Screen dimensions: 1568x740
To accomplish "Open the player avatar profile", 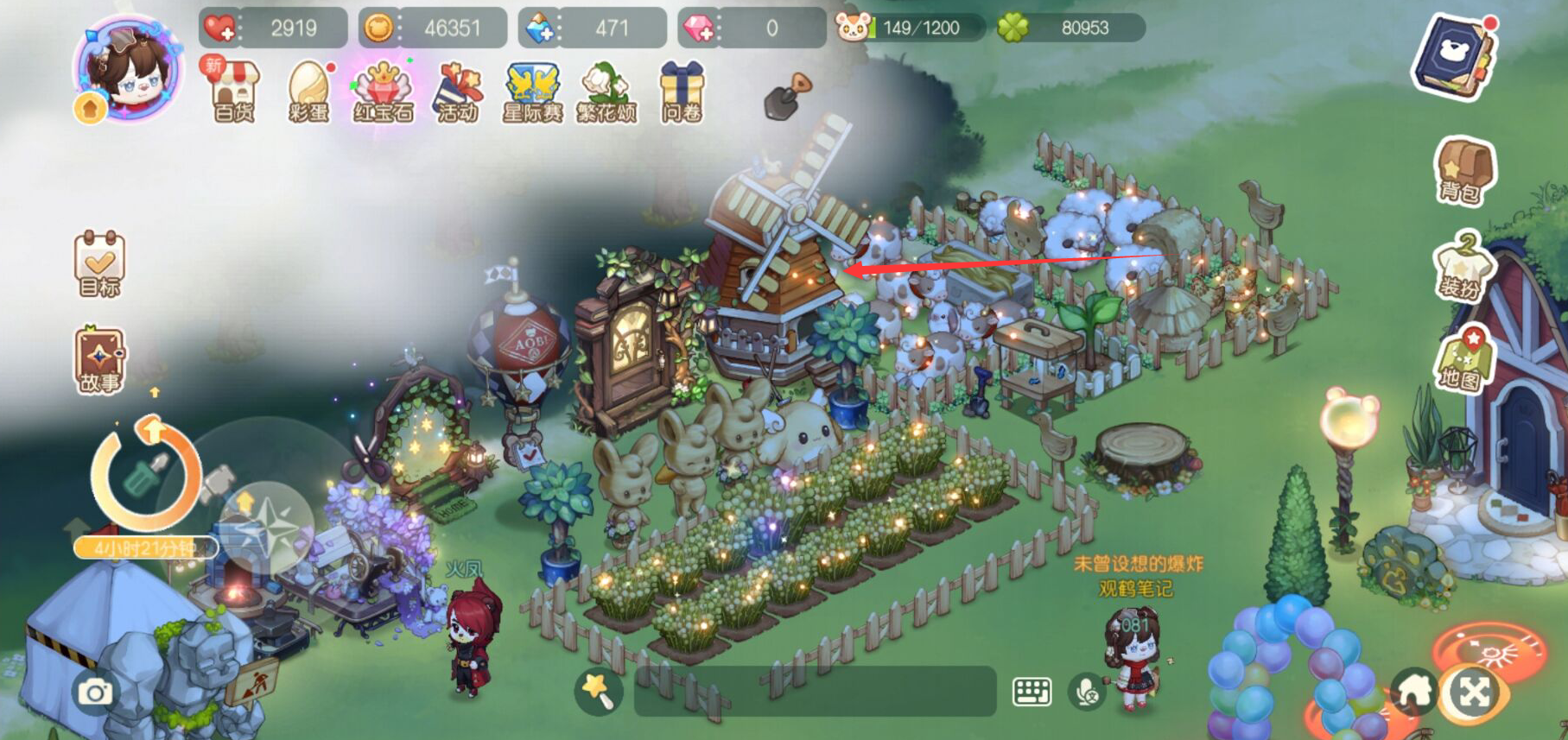I will (129, 69).
